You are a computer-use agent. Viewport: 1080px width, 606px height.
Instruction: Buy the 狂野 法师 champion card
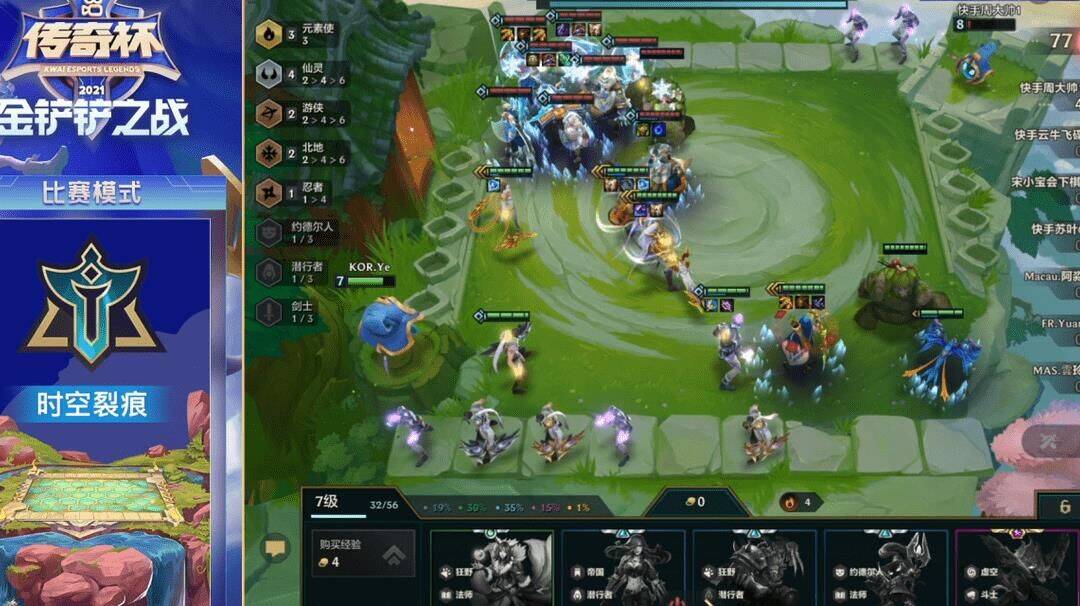(x=492, y=567)
